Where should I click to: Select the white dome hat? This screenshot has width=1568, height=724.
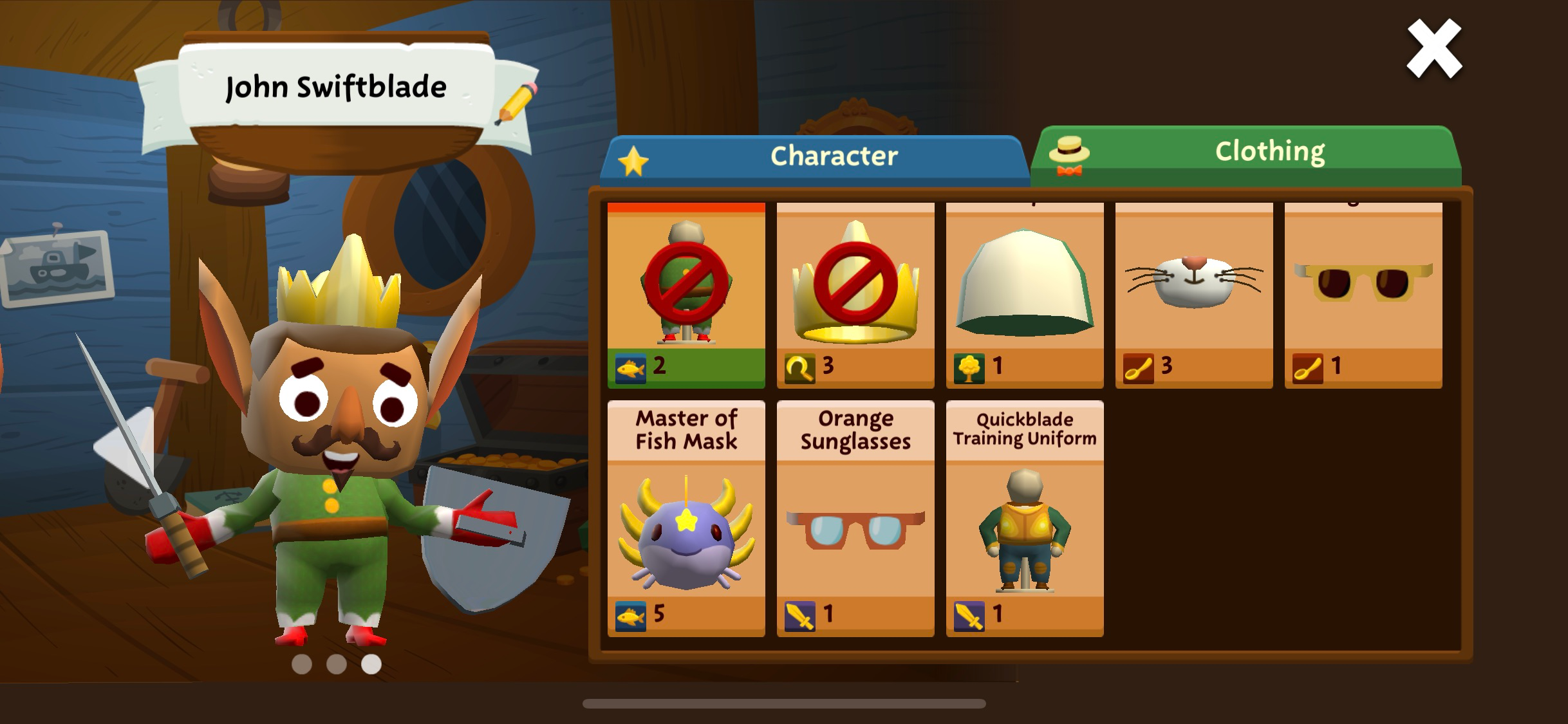(x=1025, y=295)
